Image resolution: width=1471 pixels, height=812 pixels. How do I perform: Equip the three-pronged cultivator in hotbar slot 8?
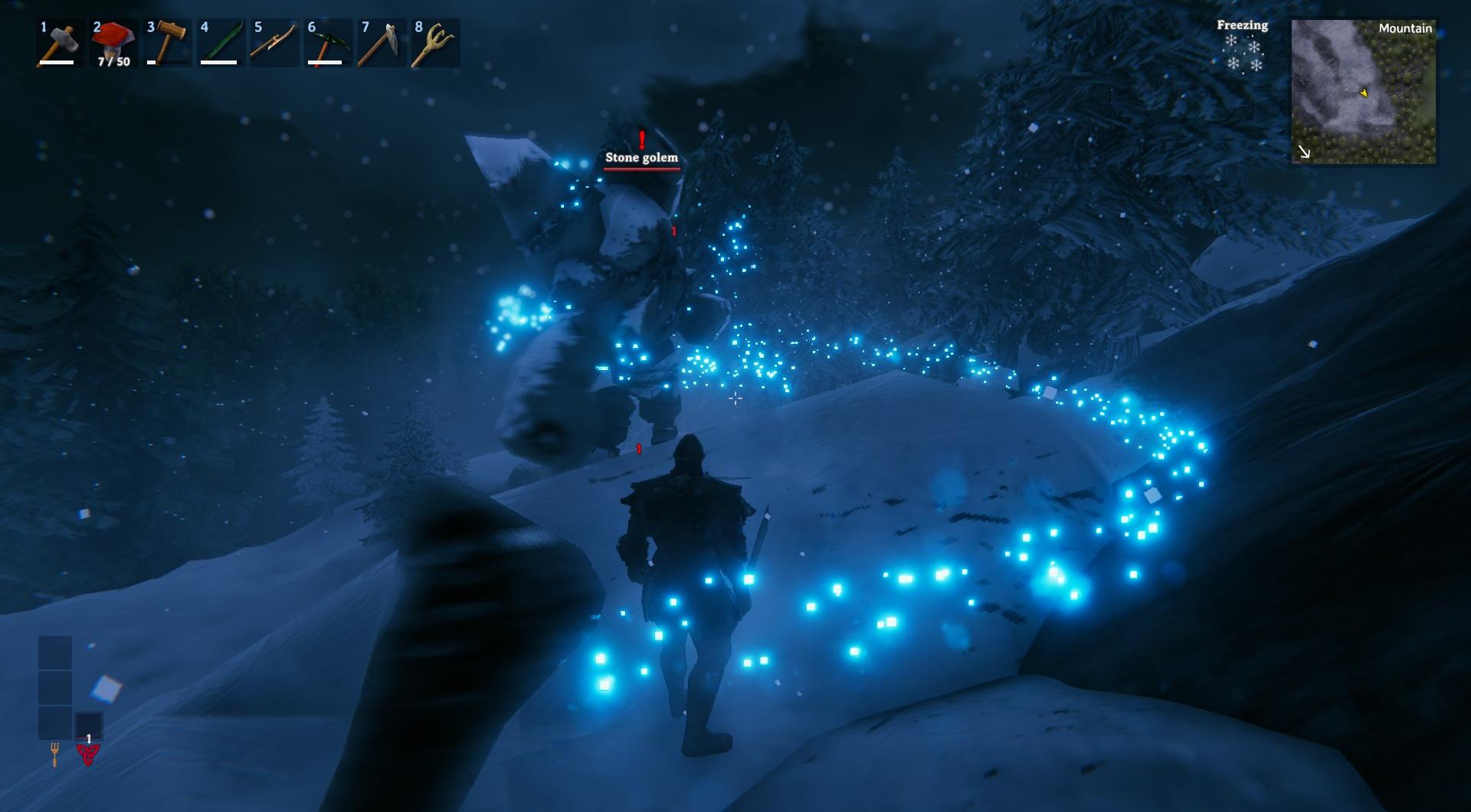pos(435,44)
